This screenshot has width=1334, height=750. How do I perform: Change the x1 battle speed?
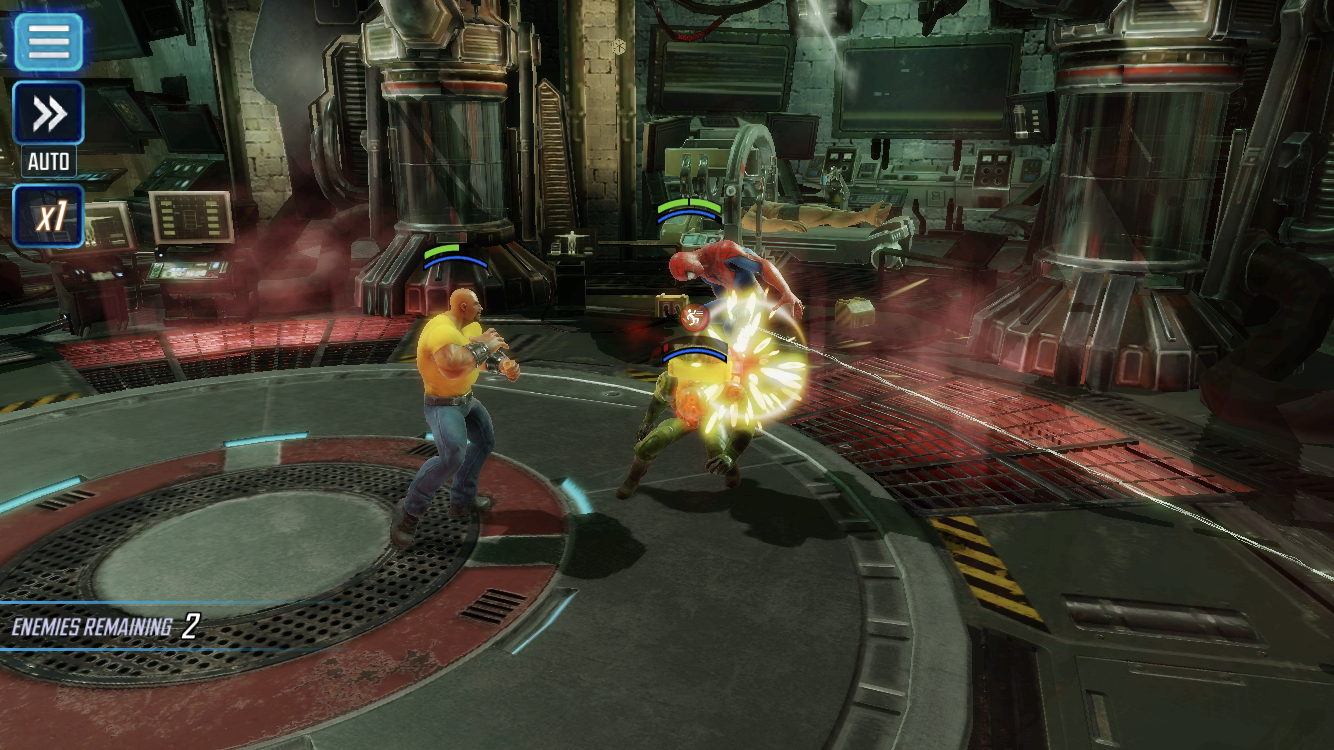pyautogui.click(x=48, y=216)
